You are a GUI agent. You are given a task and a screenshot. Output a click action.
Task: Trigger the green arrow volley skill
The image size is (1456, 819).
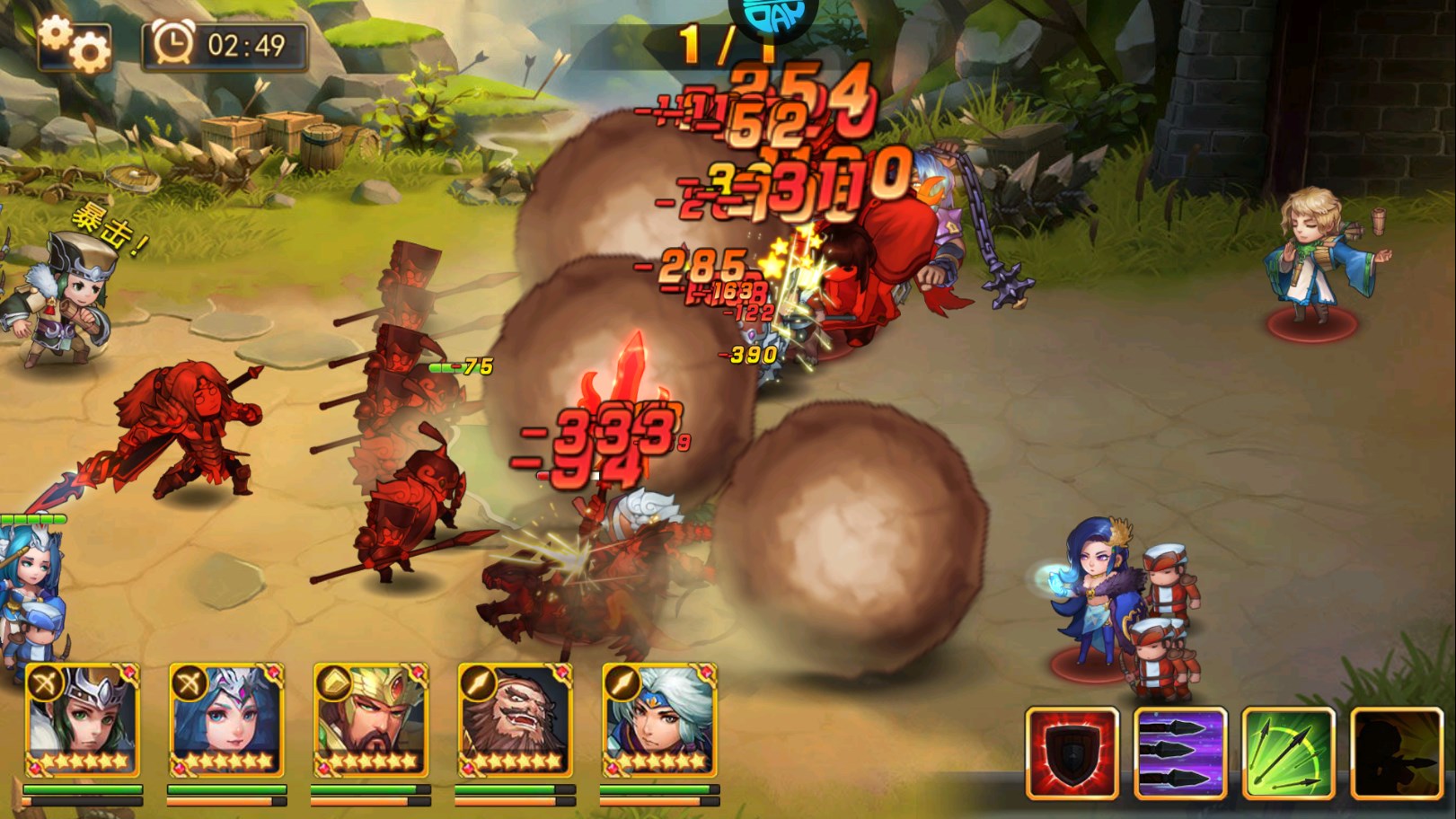tap(1288, 753)
